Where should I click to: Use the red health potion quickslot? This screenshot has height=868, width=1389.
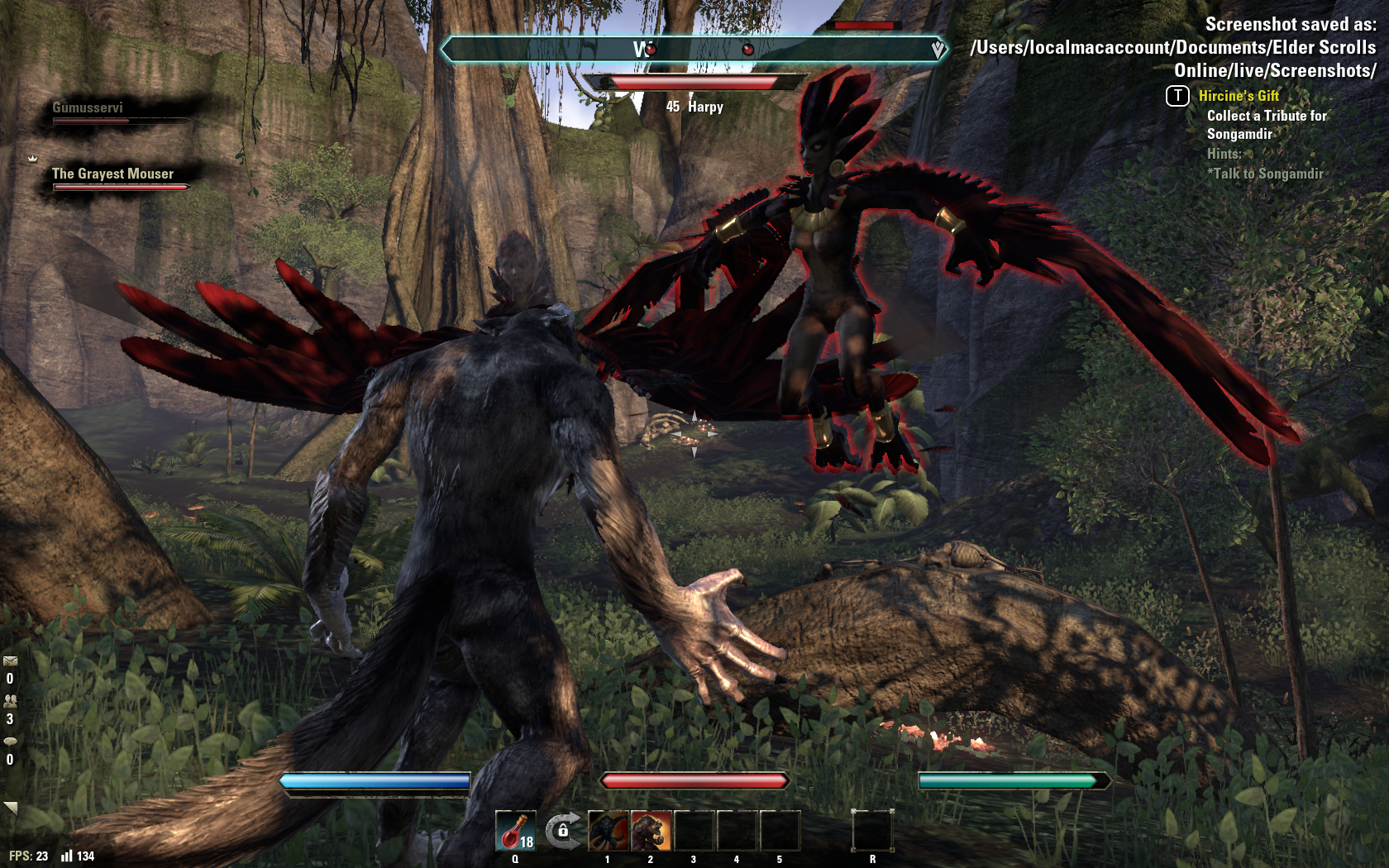coord(515,831)
